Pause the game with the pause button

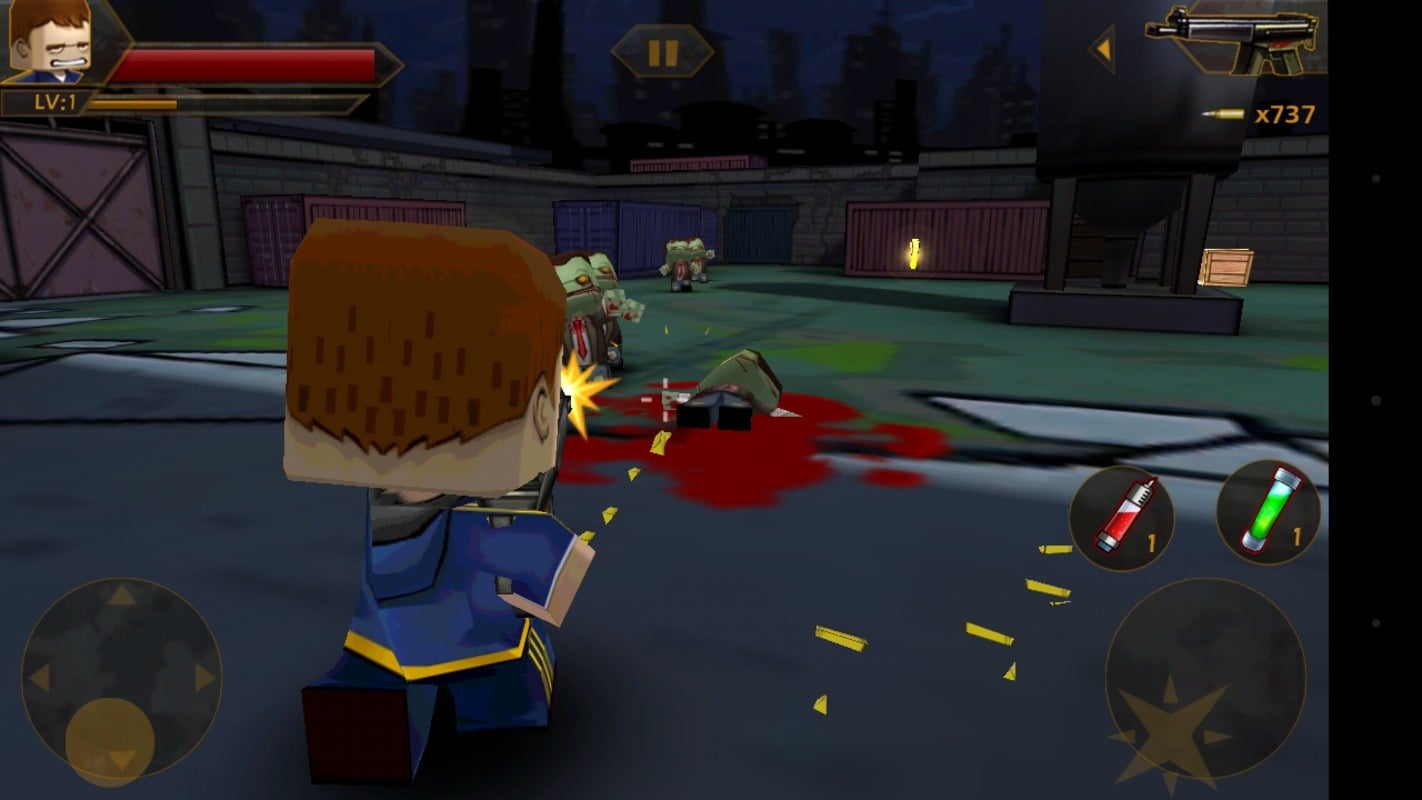tap(662, 52)
